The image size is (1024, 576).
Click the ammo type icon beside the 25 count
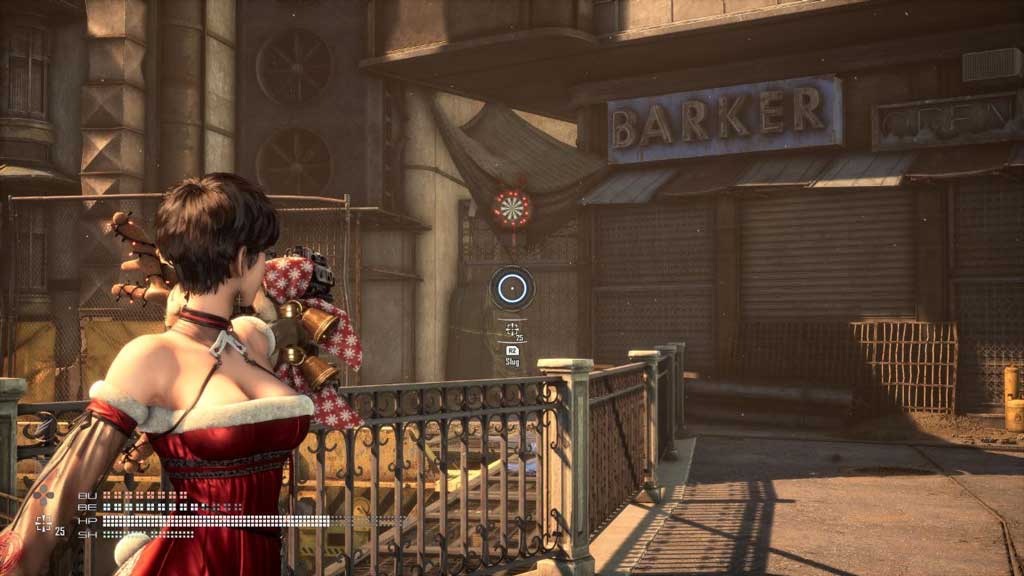pyautogui.click(x=43, y=523)
